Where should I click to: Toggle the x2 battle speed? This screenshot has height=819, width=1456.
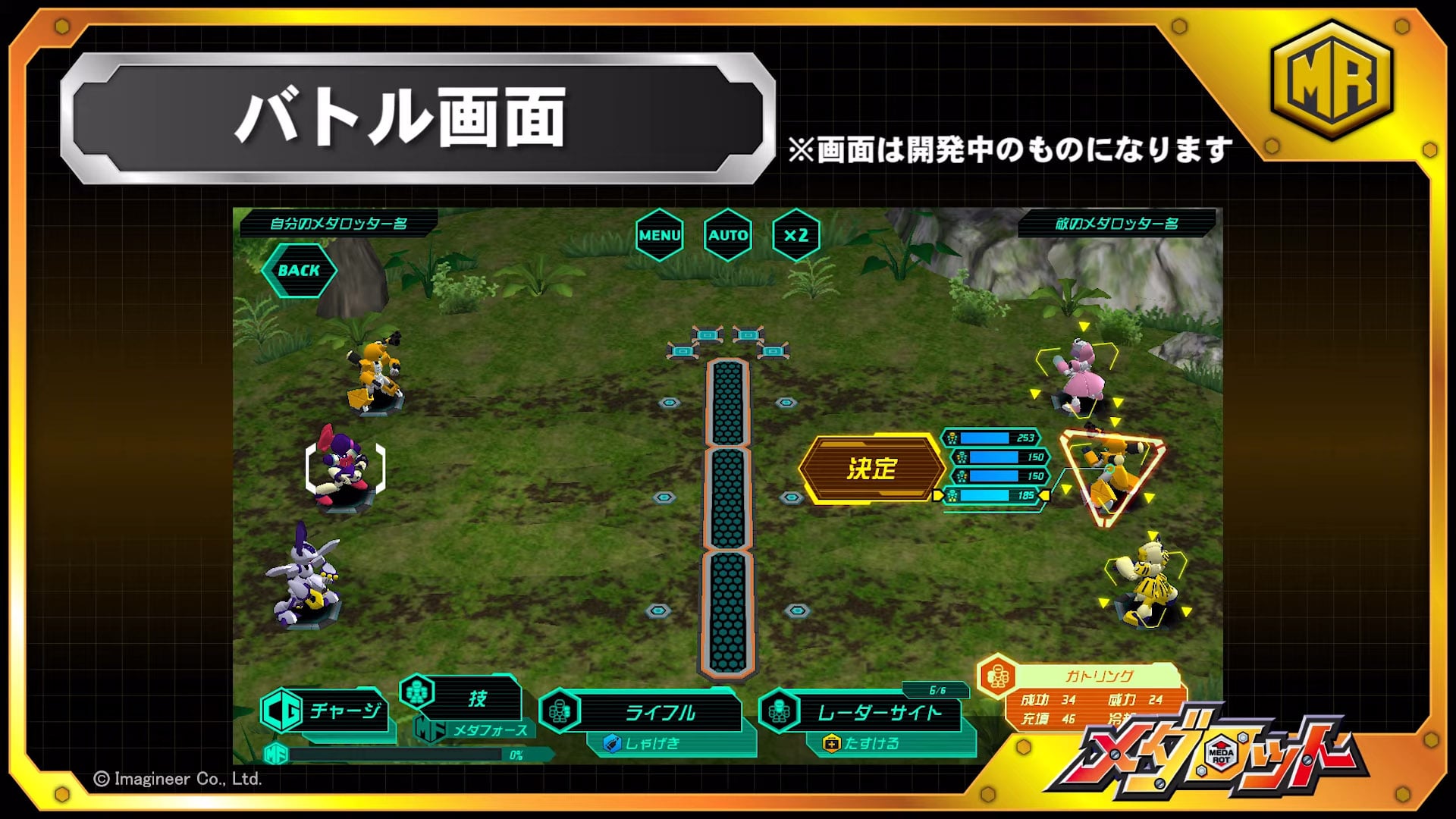tap(795, 236)
